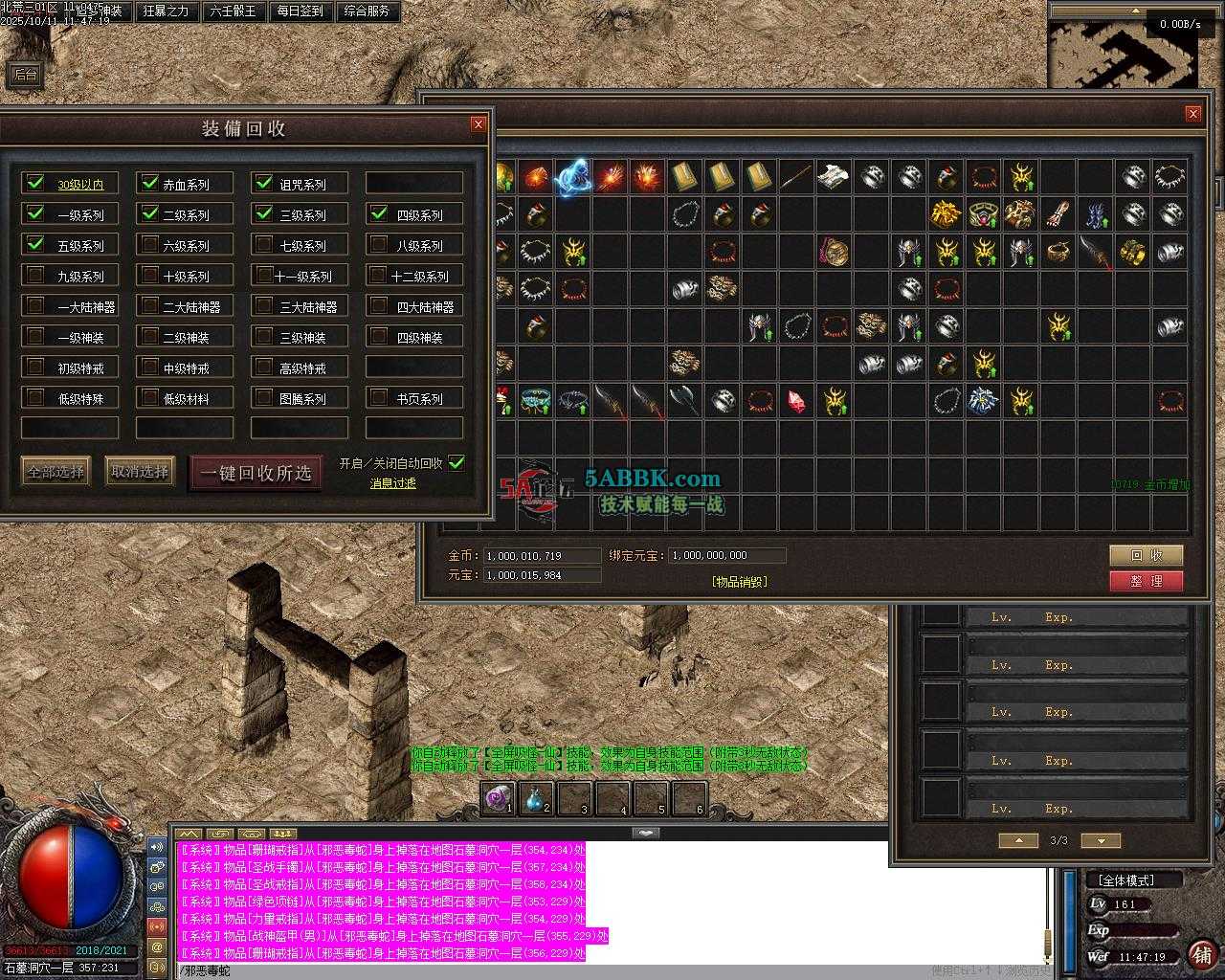This screenshot has height=980, width=1225.
Task: Close the 装備回收 recycle window
Action: [479, 124]
